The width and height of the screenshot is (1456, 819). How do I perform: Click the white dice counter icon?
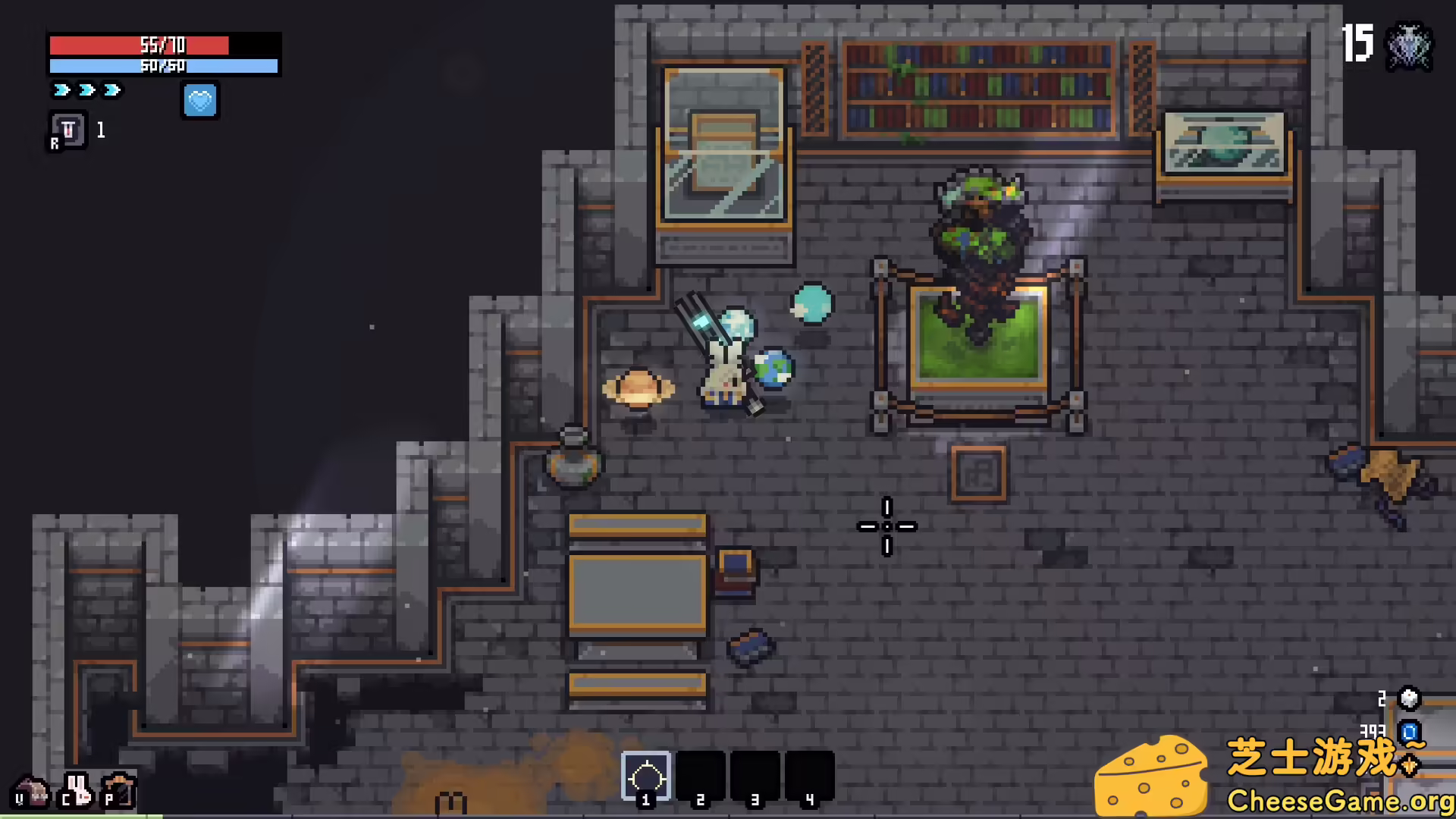(x=1408, y=698)
